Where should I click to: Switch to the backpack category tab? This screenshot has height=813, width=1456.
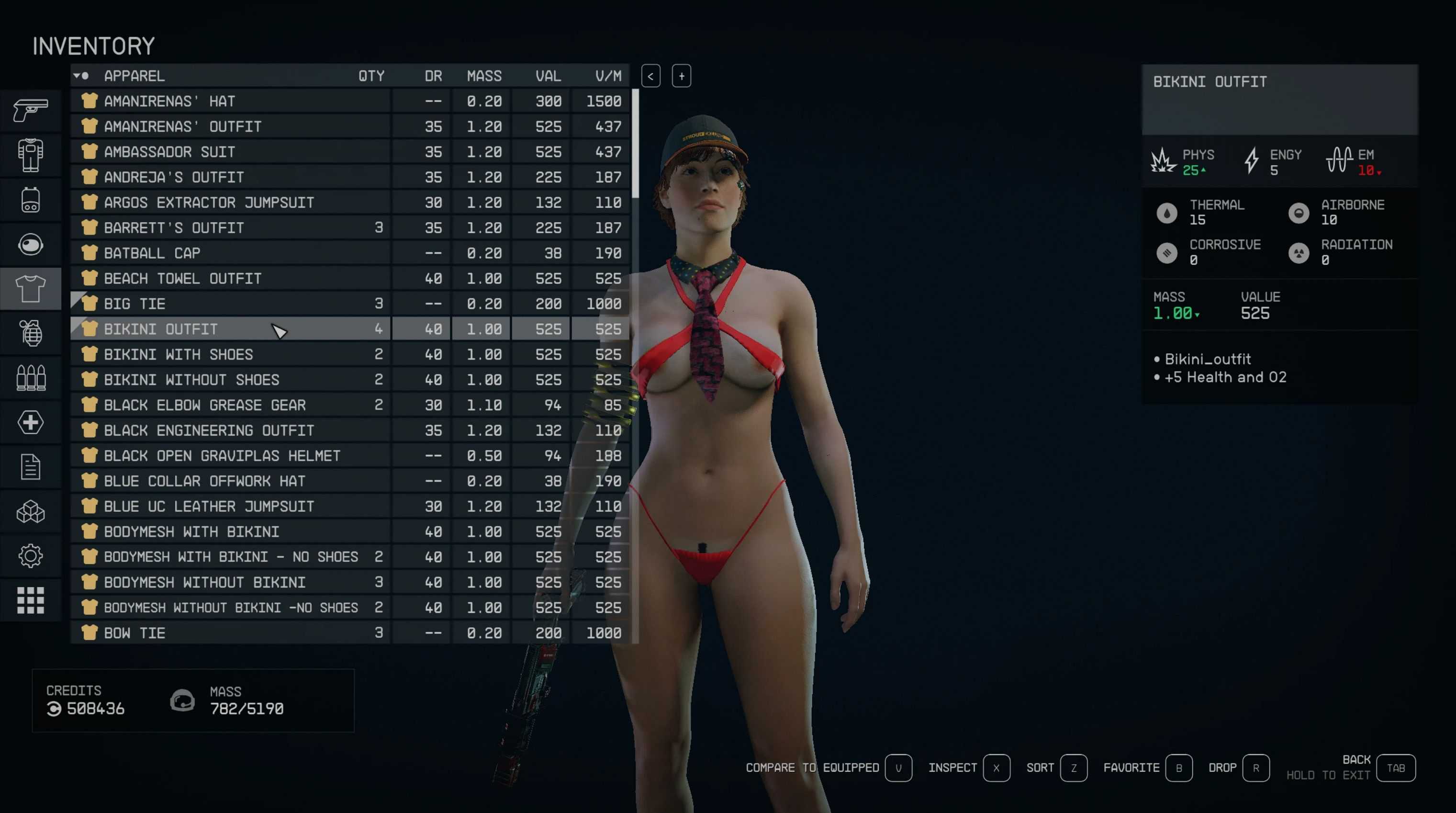(31, 200)
